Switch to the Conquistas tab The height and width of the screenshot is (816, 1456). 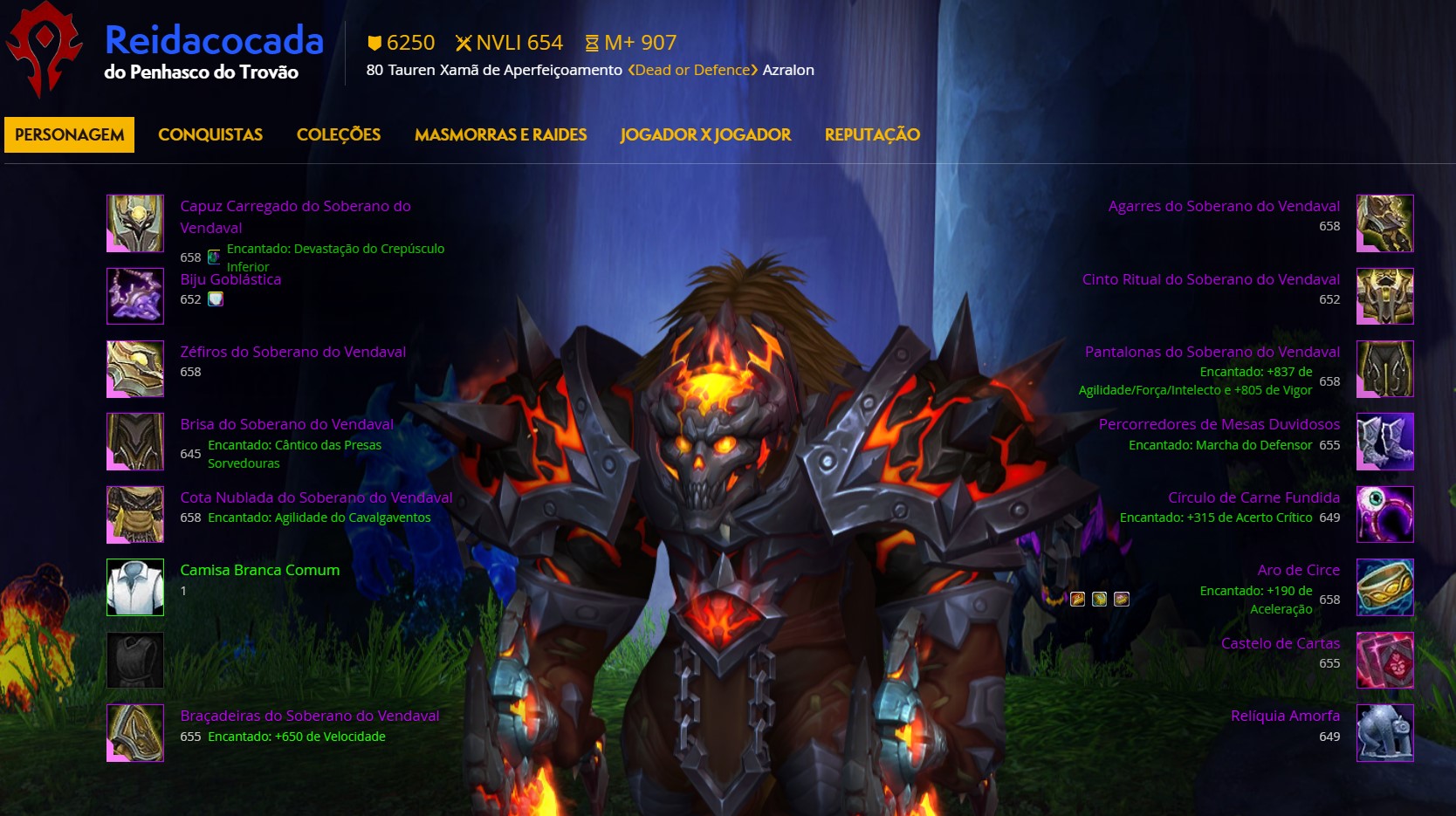(x=209, y=134)
